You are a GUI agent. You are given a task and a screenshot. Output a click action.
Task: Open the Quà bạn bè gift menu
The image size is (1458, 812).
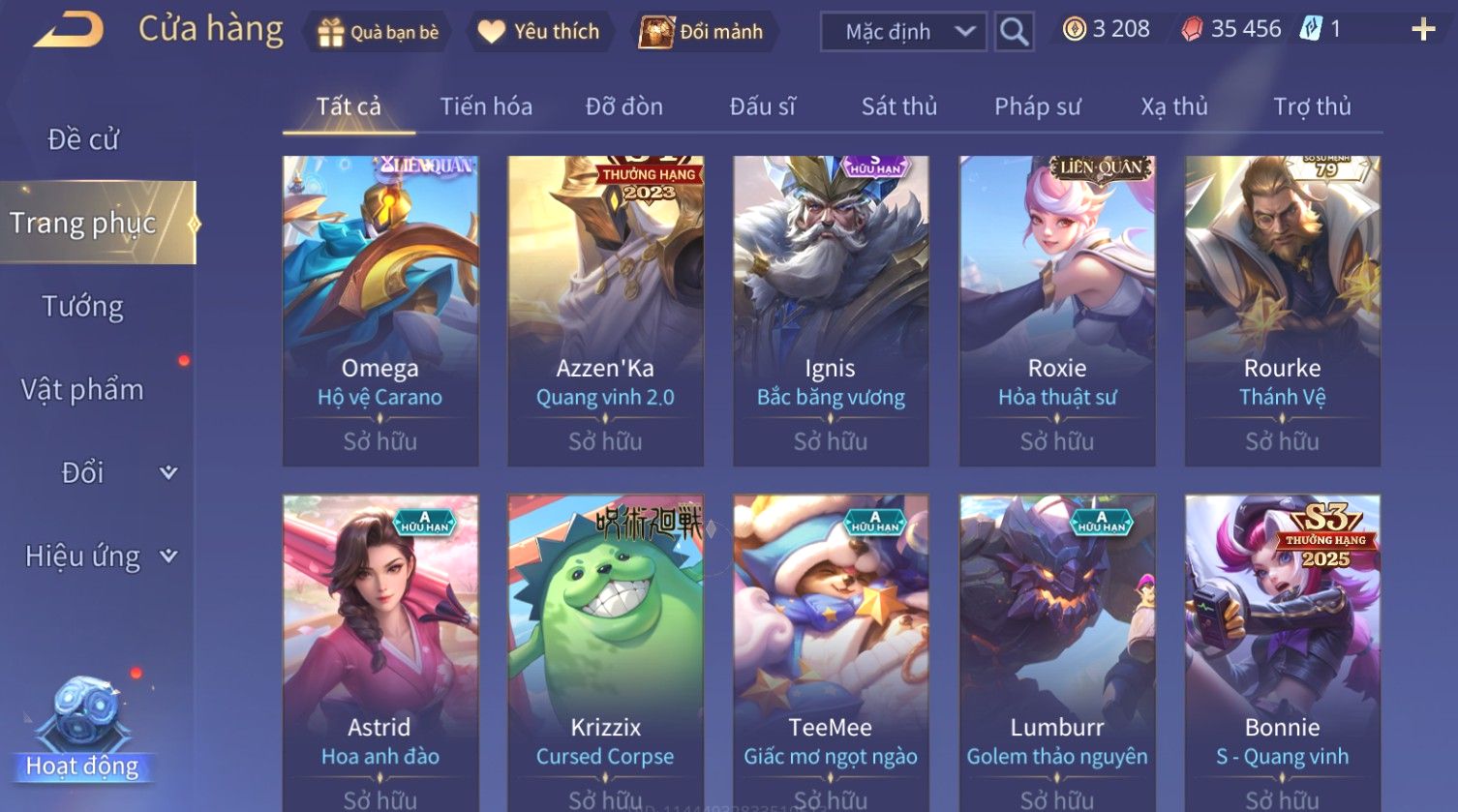click(379, 32)
